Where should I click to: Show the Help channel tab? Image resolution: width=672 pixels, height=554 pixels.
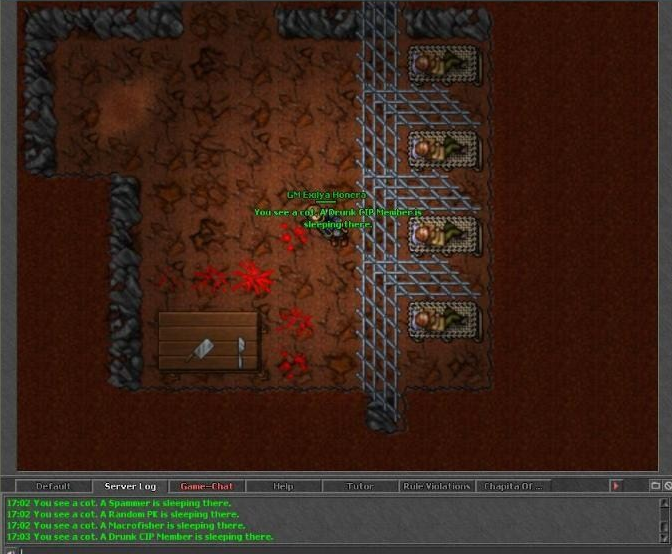click(x=283, y=486)
